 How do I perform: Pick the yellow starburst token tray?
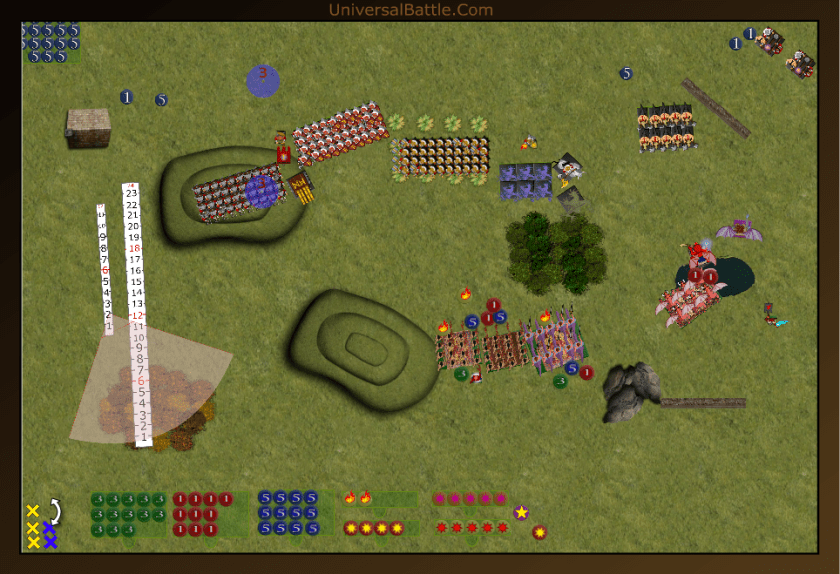coord(378,527)
